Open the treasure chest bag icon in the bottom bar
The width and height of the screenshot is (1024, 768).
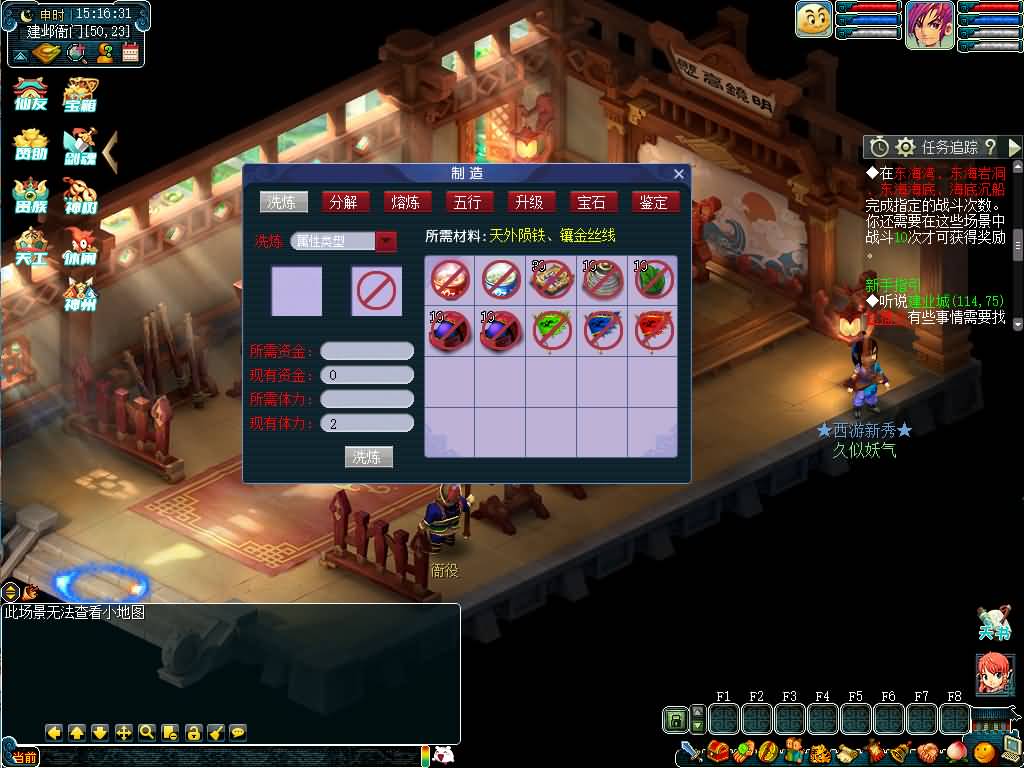click(x=718, y=751)
